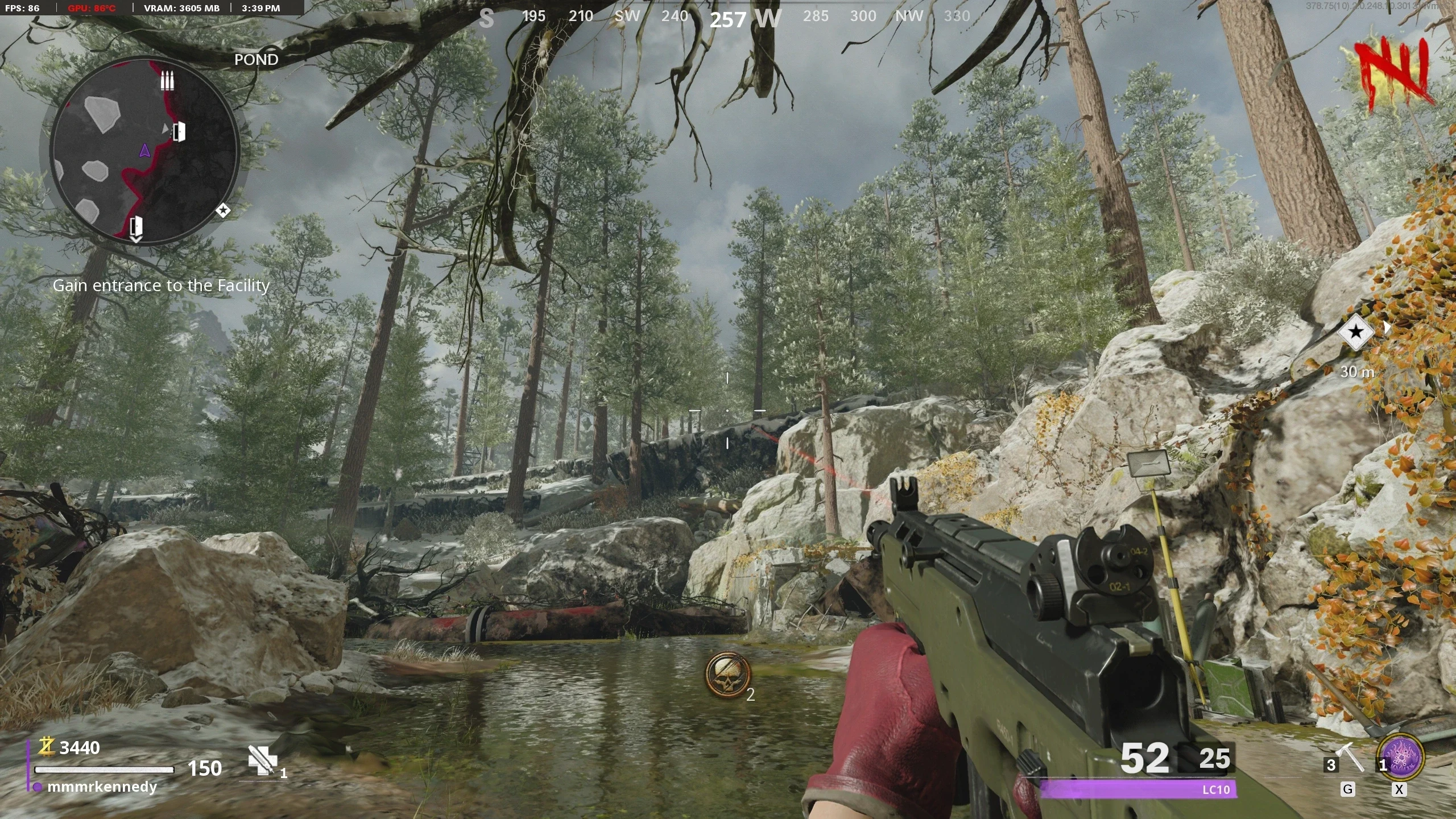Click the circular minimap
The width and height of the screenshot is (1456, 819).
coord(144,151)
